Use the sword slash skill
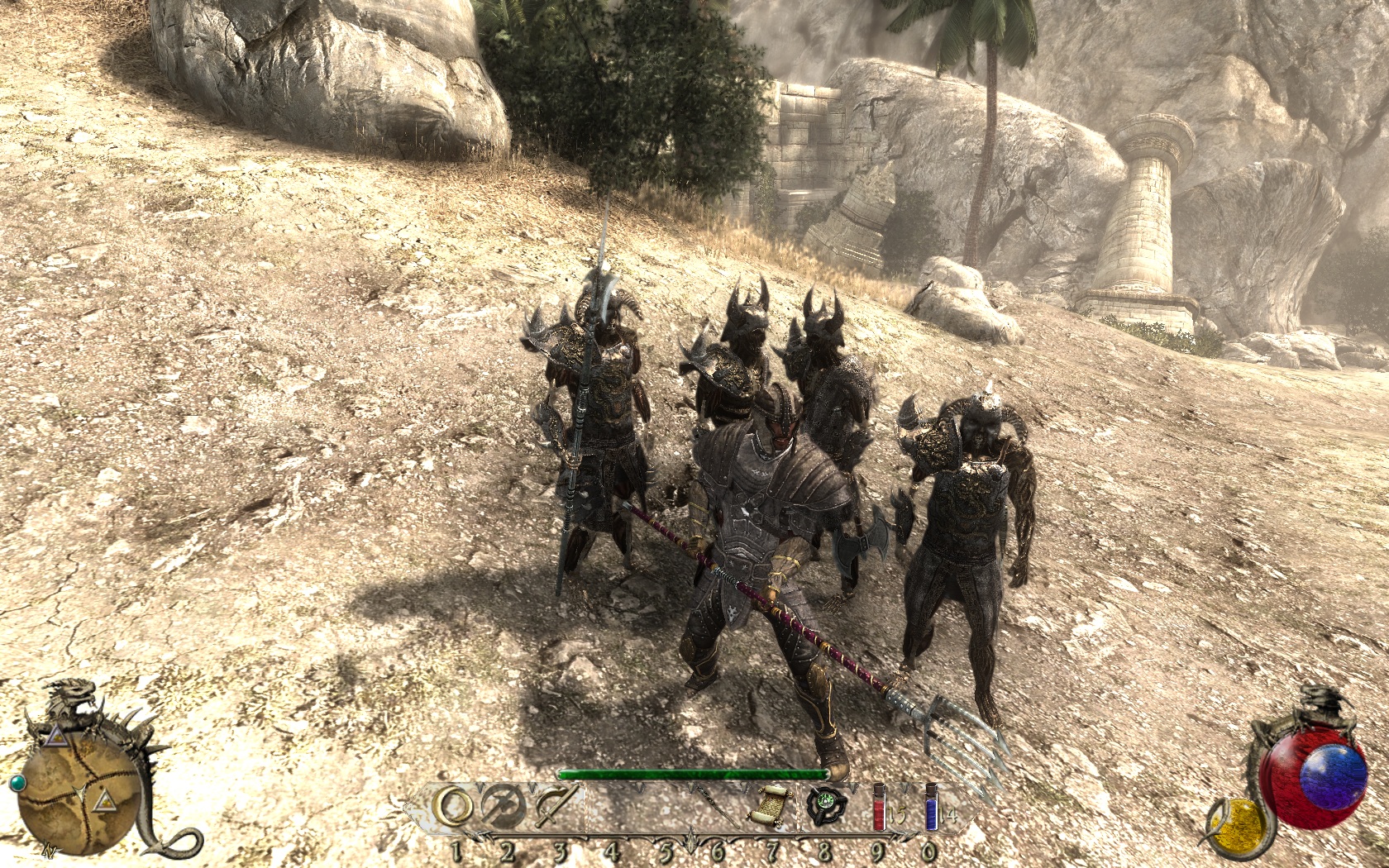This screenshot has height=868, width=1389. (x=556, y=807)
